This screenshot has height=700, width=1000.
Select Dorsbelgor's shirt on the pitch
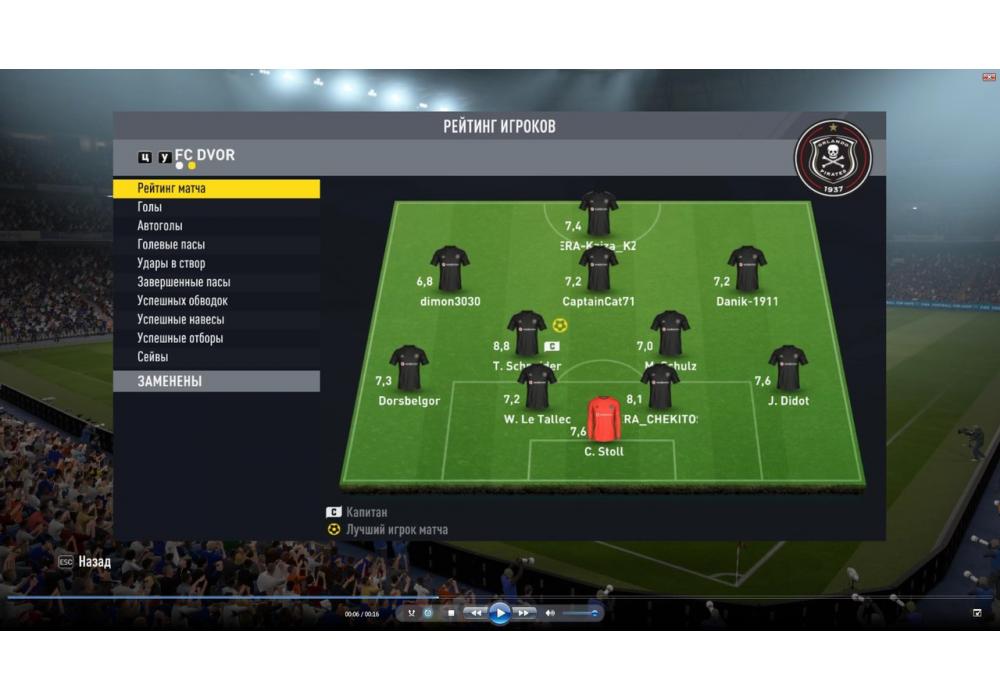[x=408, y=368]
